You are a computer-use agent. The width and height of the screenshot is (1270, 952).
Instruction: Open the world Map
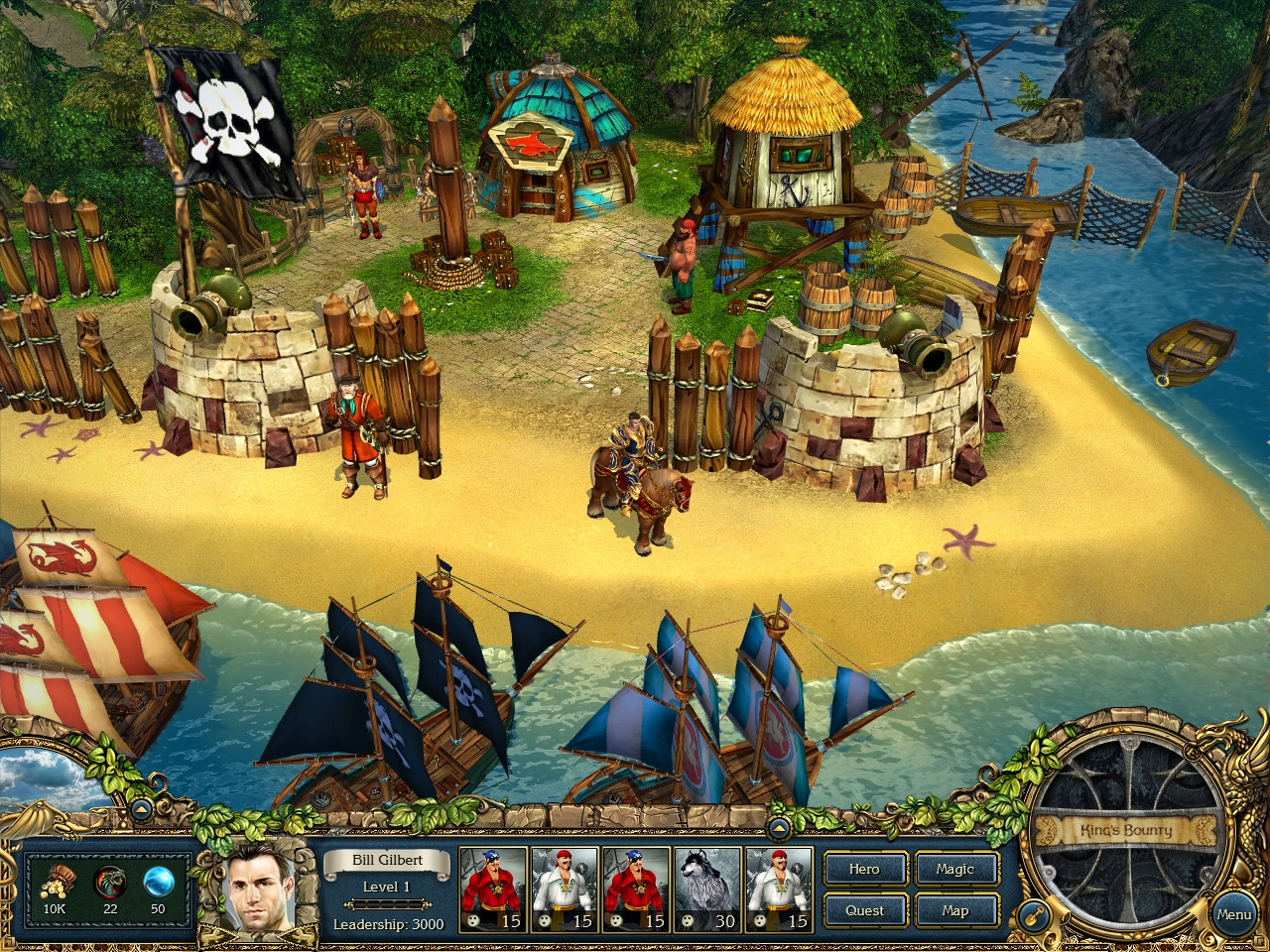955,910
